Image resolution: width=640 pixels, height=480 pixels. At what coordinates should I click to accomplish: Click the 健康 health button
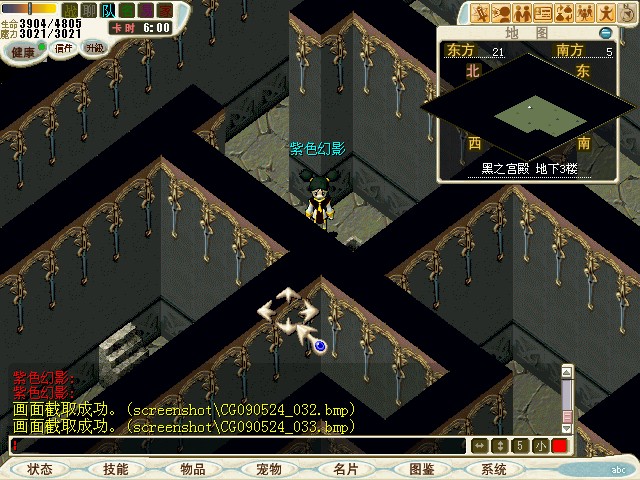(x=23, y=49)
